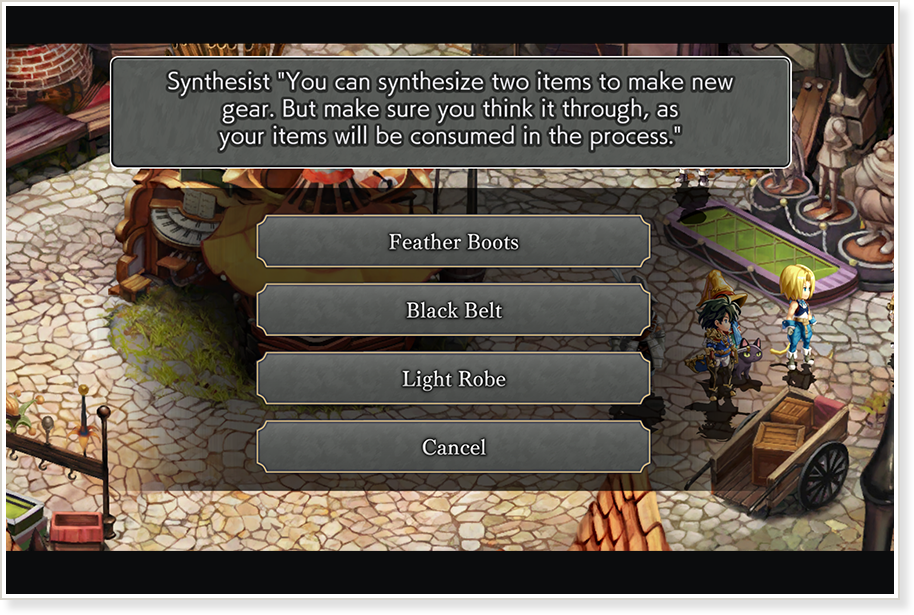914x615 pixels.
Task: Pick the Light Robe synthesis option
Action: pos(453,379)
